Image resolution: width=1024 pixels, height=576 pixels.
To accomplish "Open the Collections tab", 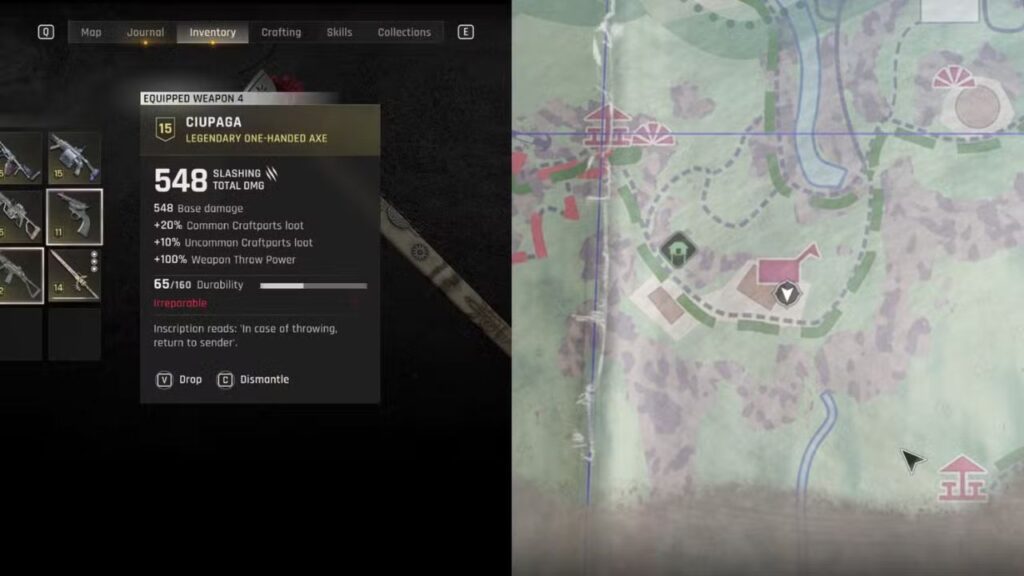I will click(x=404, y=32).
